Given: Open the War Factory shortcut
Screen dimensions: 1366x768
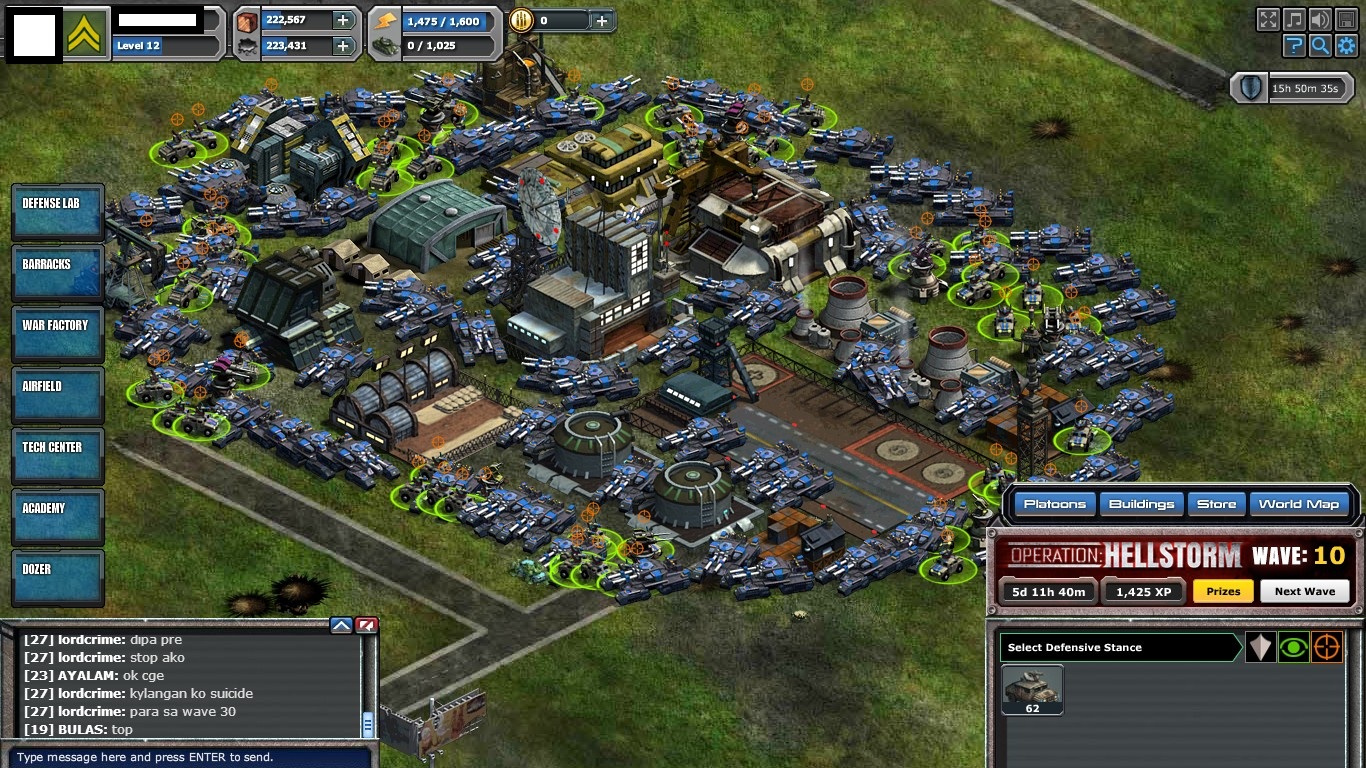Looking at the screenshot, I should coord(57,332).
